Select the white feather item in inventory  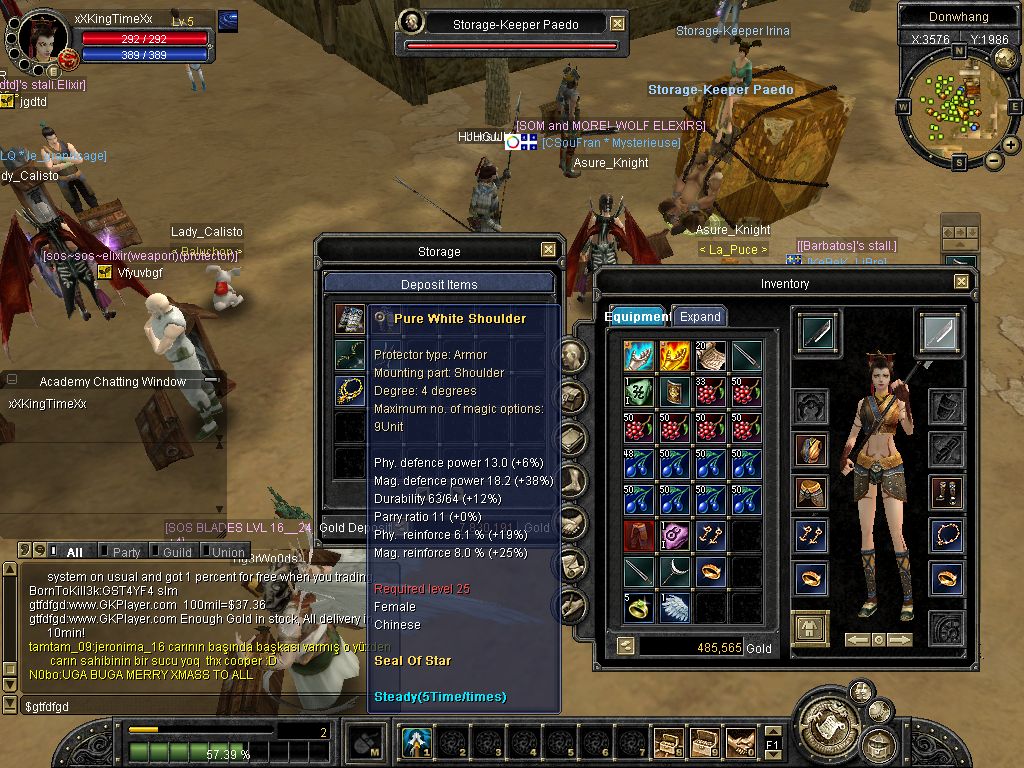pyautogui.click(x=676, y=607)
